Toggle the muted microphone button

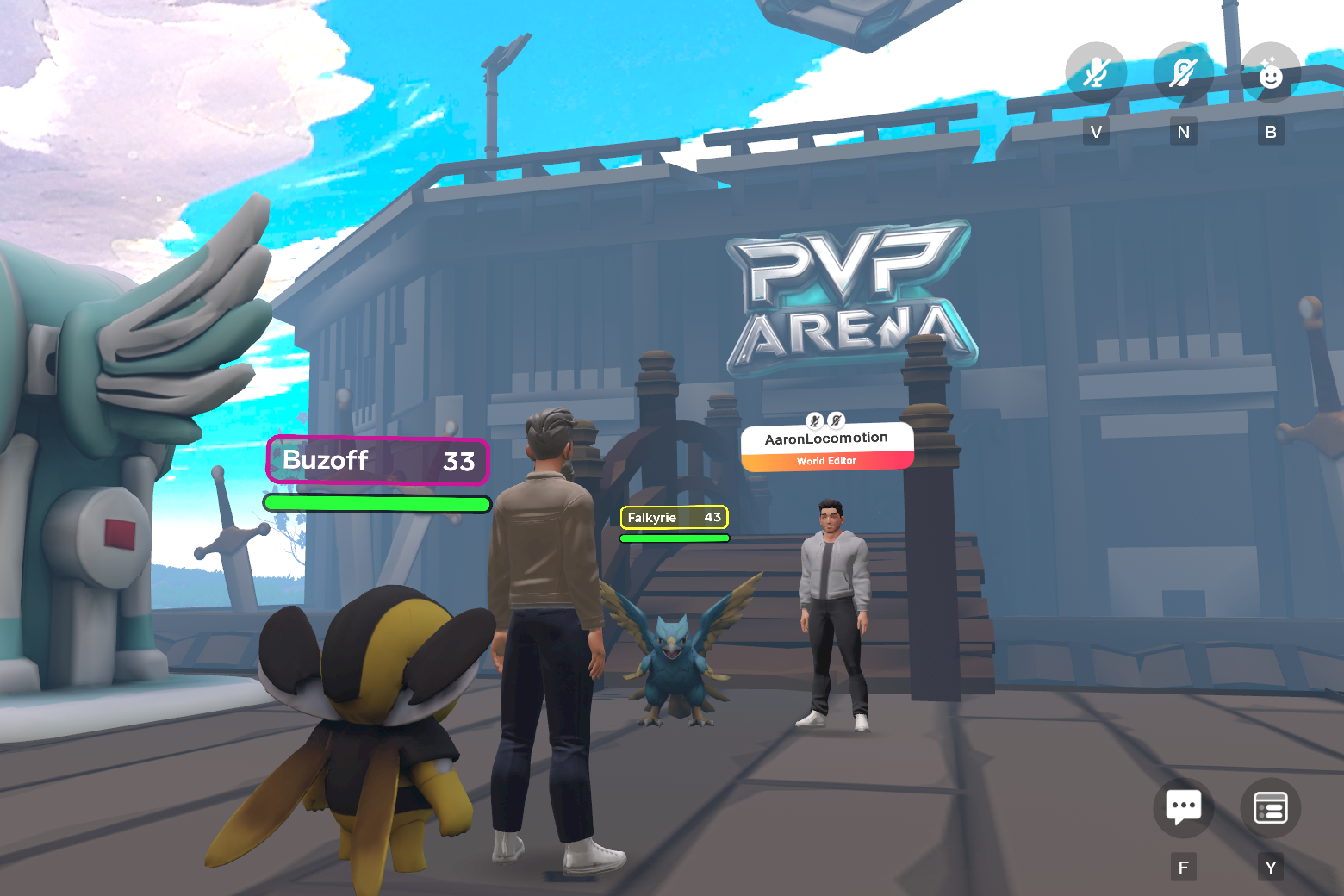[x=1095, y=72]
